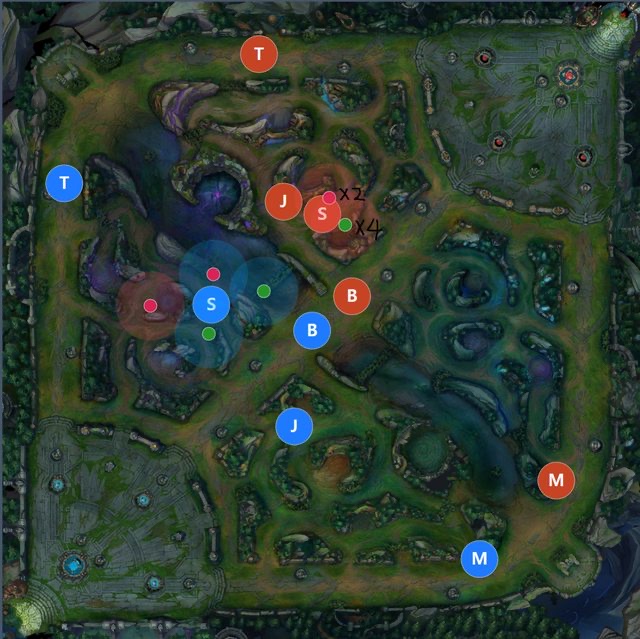Viewport: 640px width, 639px height.
Task: Select the blue S marker
Action: pos(211,304)
